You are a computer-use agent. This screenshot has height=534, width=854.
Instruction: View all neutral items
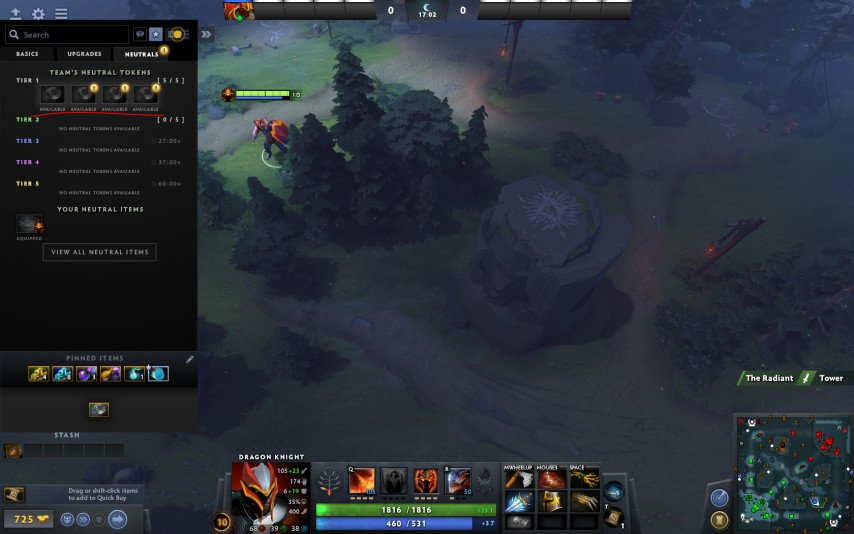99,252
